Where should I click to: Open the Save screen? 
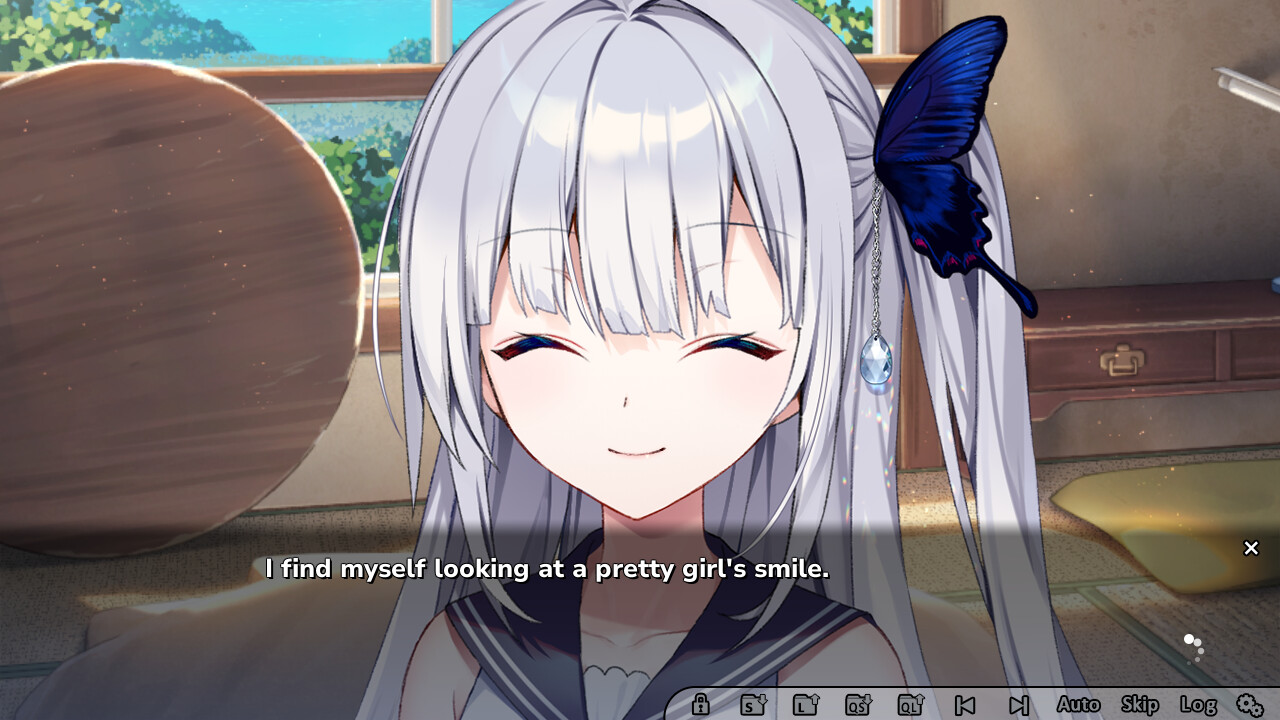pyautogui.click(x=750, y=705)
